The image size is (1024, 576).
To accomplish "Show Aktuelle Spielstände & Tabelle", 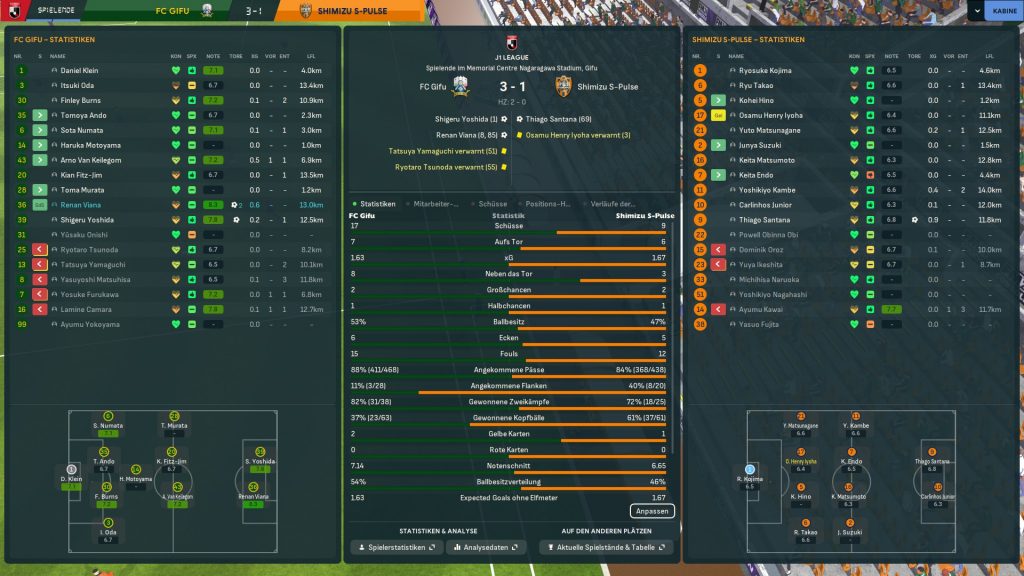I will tap(606, 548).
